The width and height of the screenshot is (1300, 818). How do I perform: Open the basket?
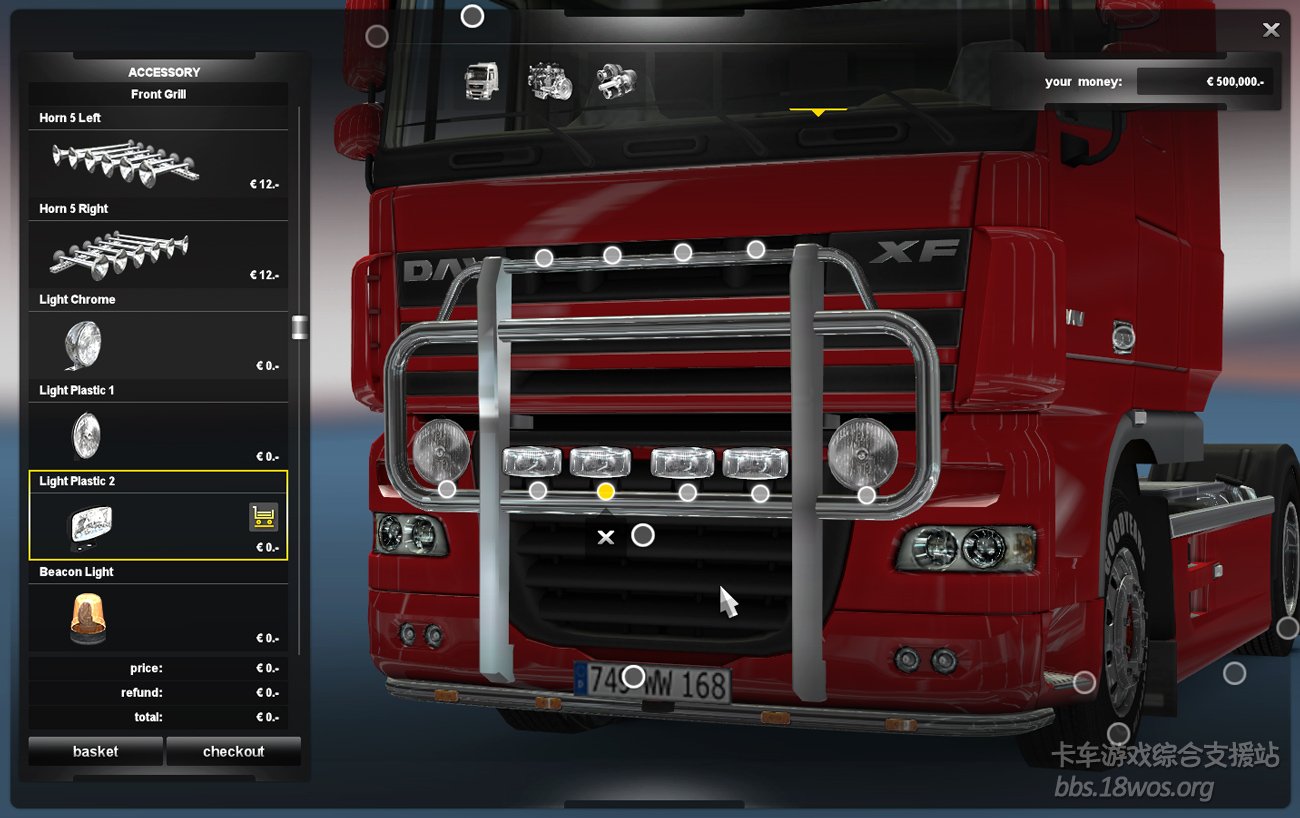tap(95, 751)
